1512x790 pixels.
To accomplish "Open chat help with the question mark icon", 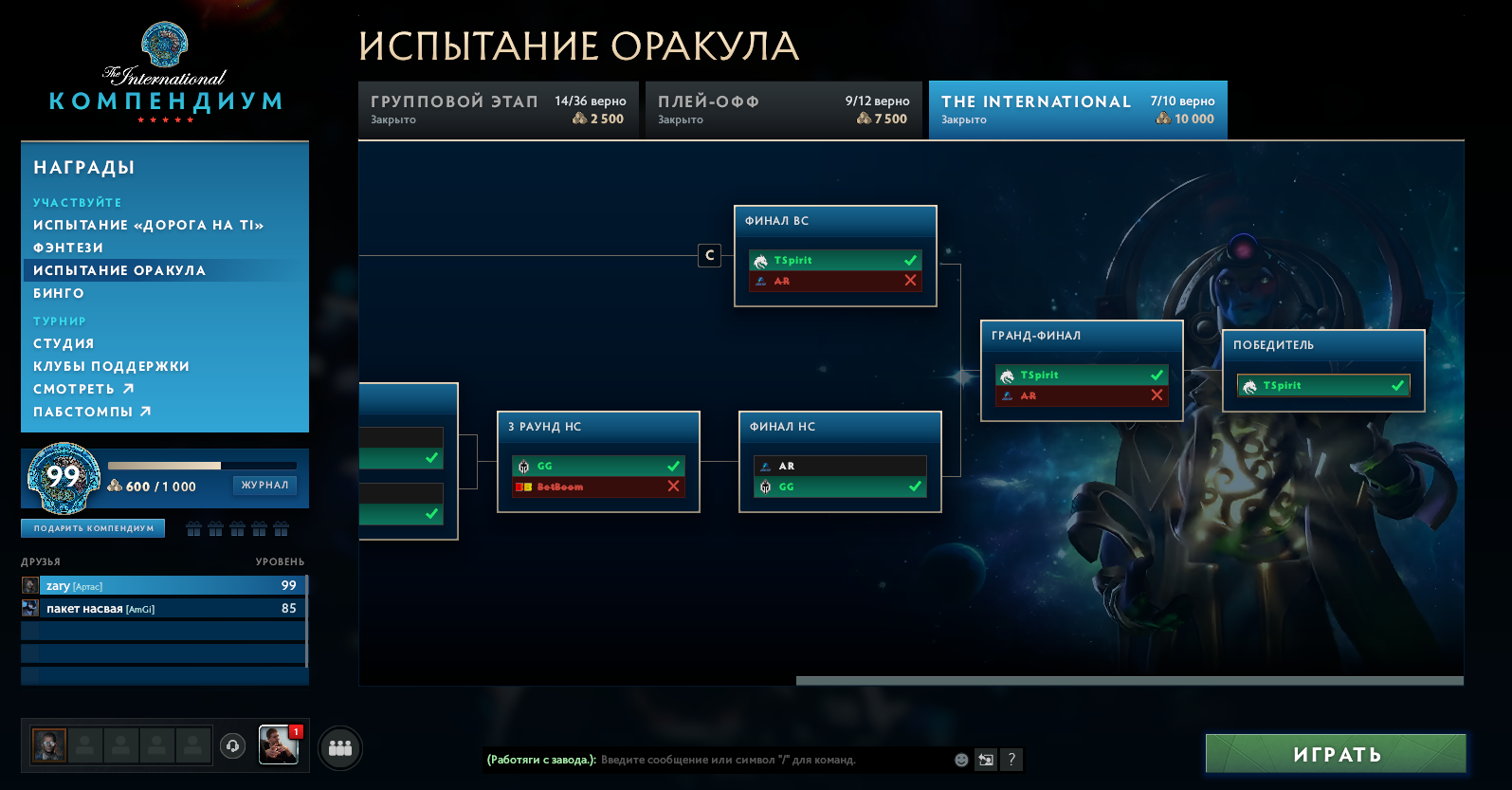I will [x=1011, y=760].
